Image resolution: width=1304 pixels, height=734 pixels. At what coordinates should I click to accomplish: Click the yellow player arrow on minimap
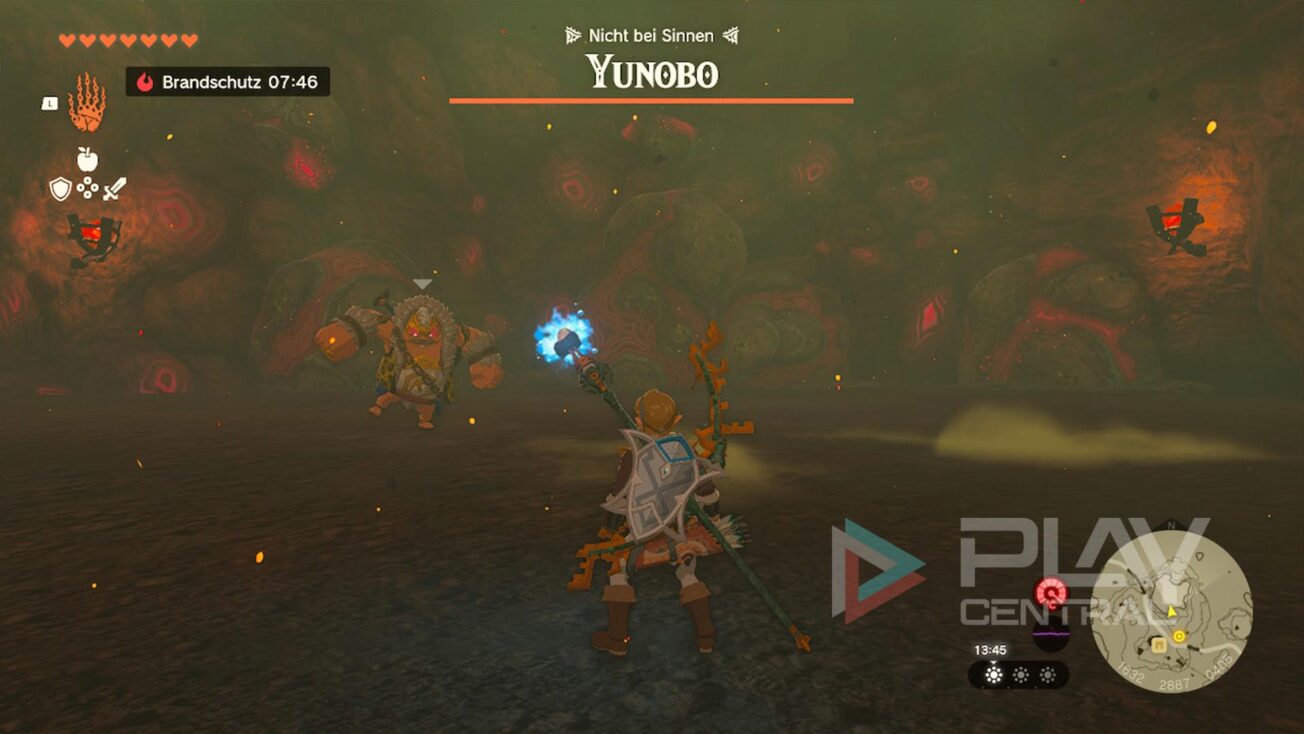click(1171, 612)
